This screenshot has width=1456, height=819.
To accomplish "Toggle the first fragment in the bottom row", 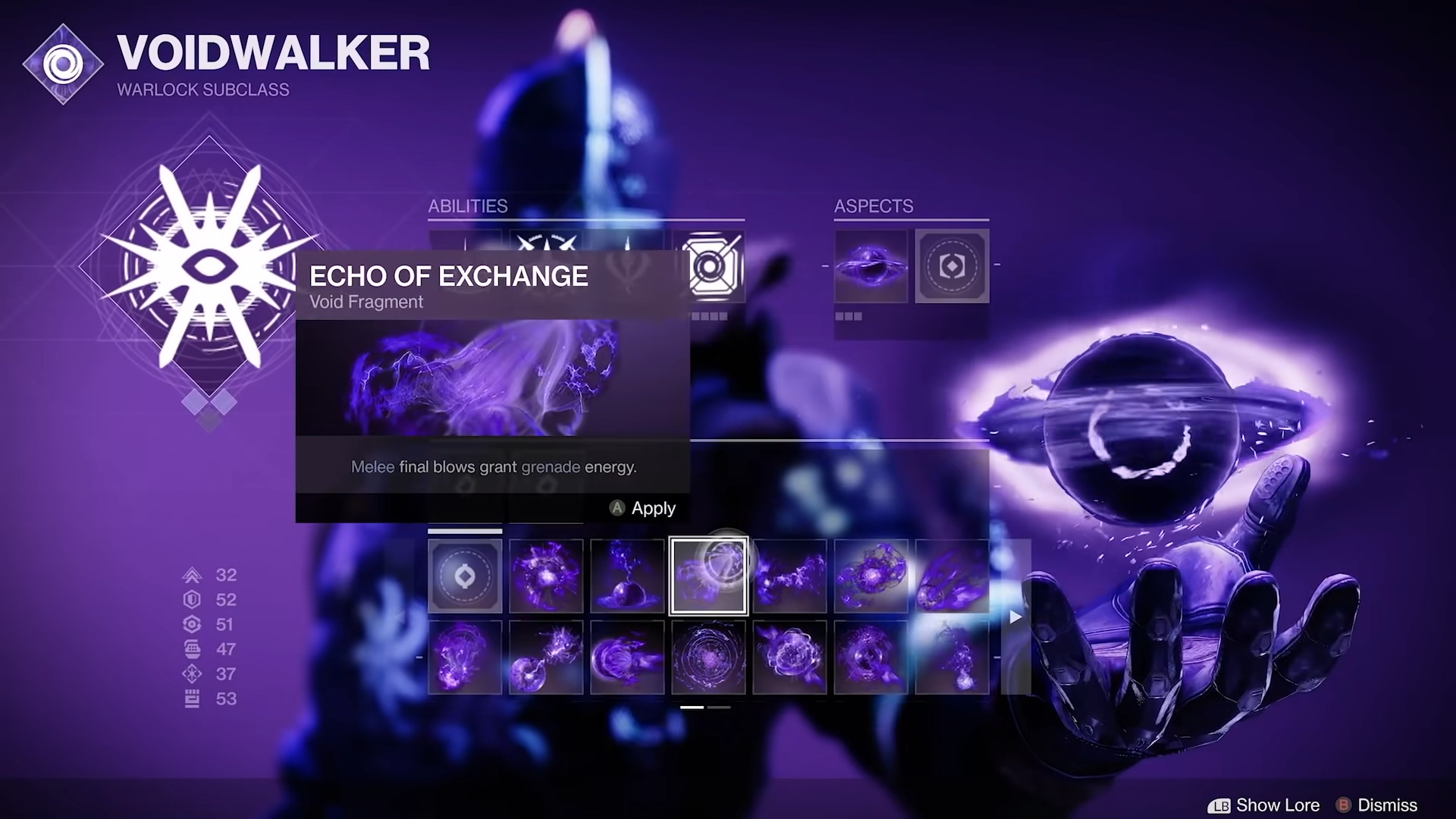I will click(x=464, y=656).
